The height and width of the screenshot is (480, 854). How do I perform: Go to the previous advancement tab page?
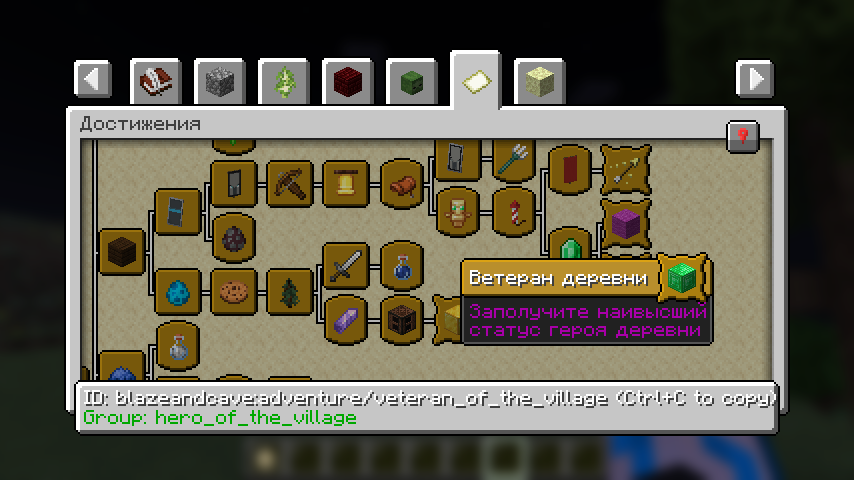click(93, 78)
